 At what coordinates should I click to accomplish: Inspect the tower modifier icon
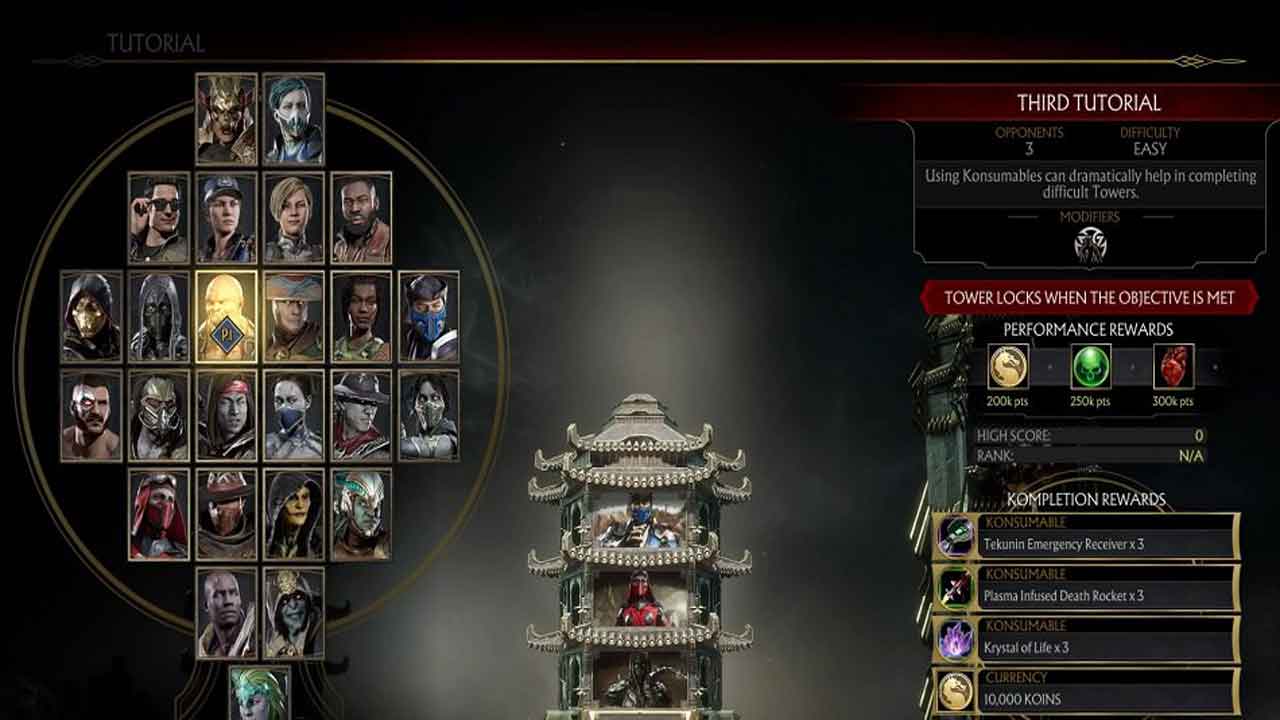pyautogui.click(x=1089, y=245)
